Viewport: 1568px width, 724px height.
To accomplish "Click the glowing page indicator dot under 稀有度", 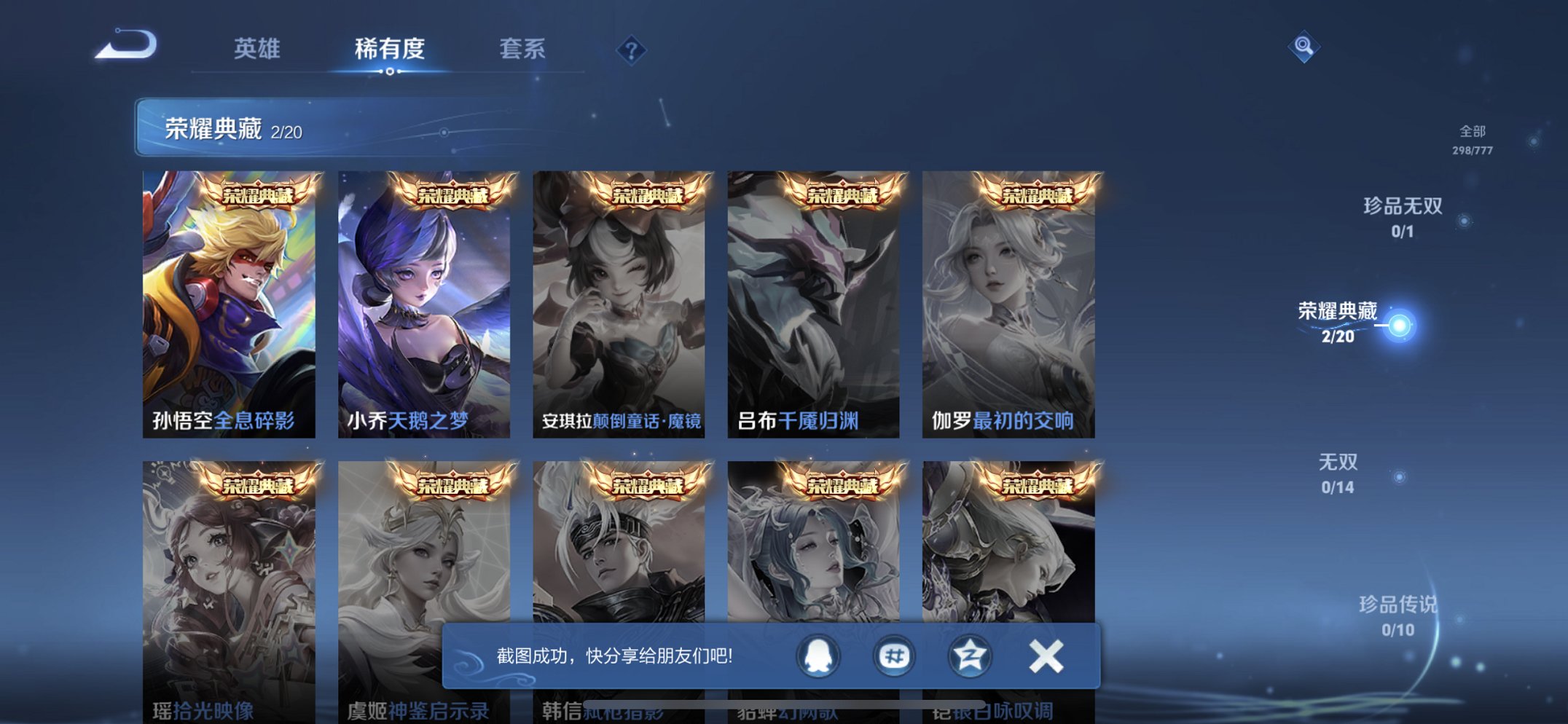I will pyautogui.click(x=390, y=73).
